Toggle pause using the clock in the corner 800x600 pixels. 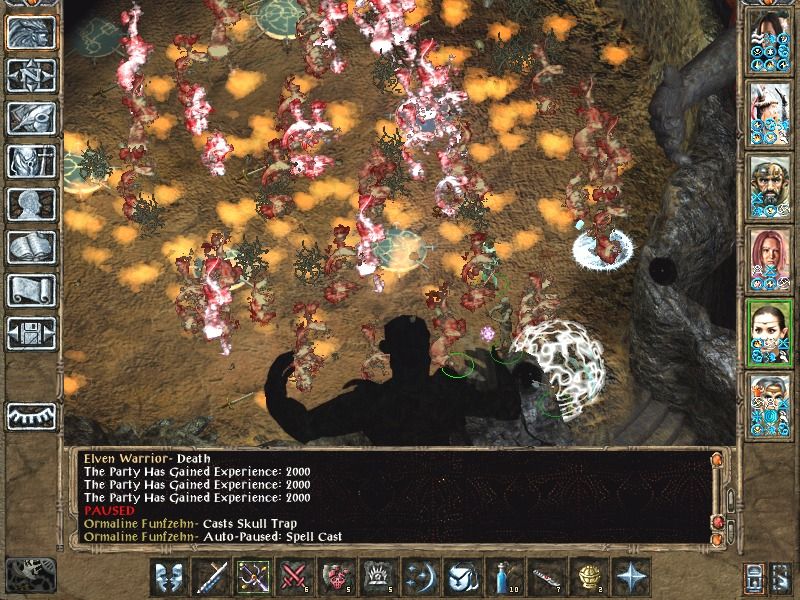(30, 574)
